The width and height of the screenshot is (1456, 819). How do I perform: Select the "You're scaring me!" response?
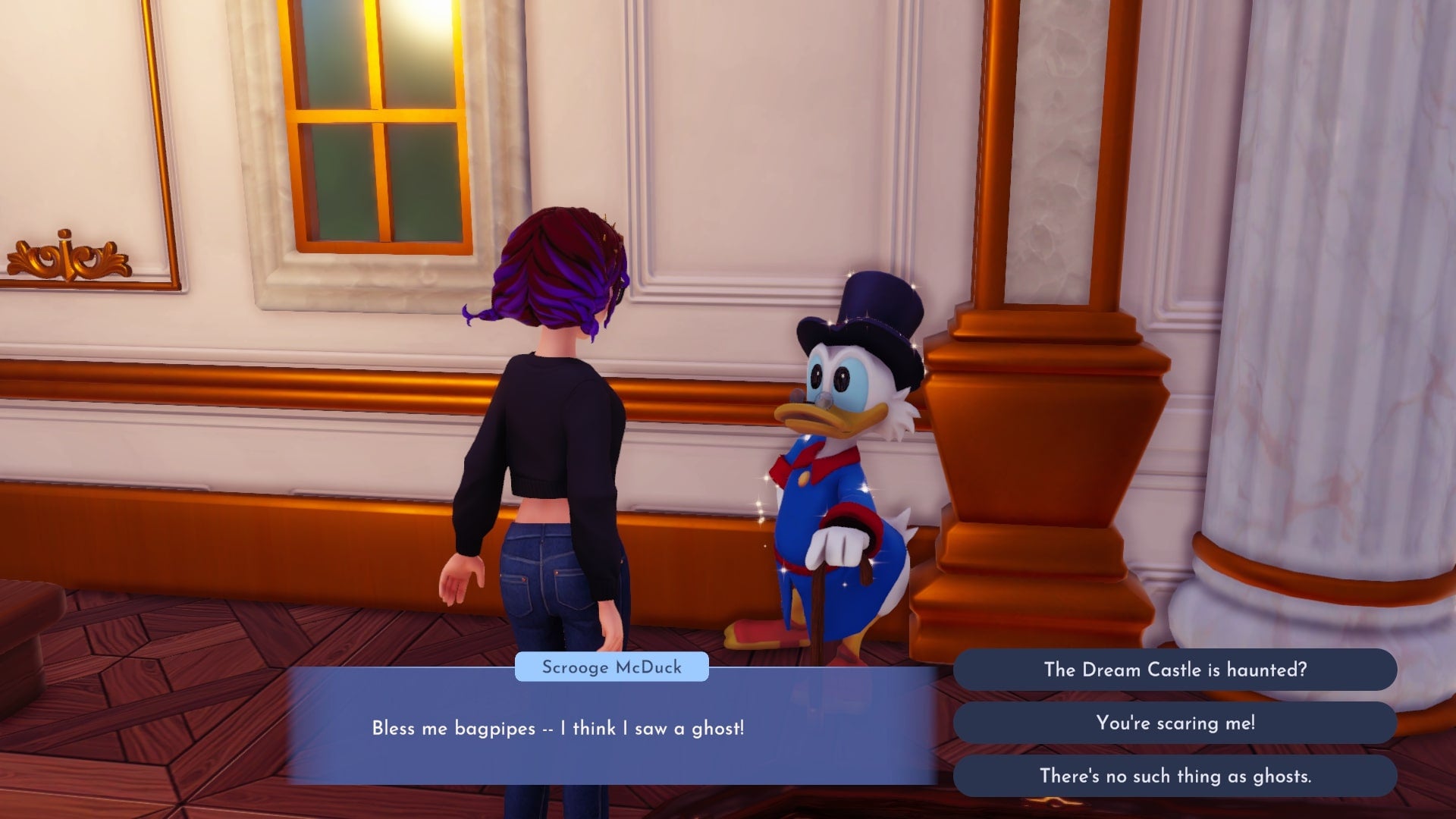[1175, 723]
